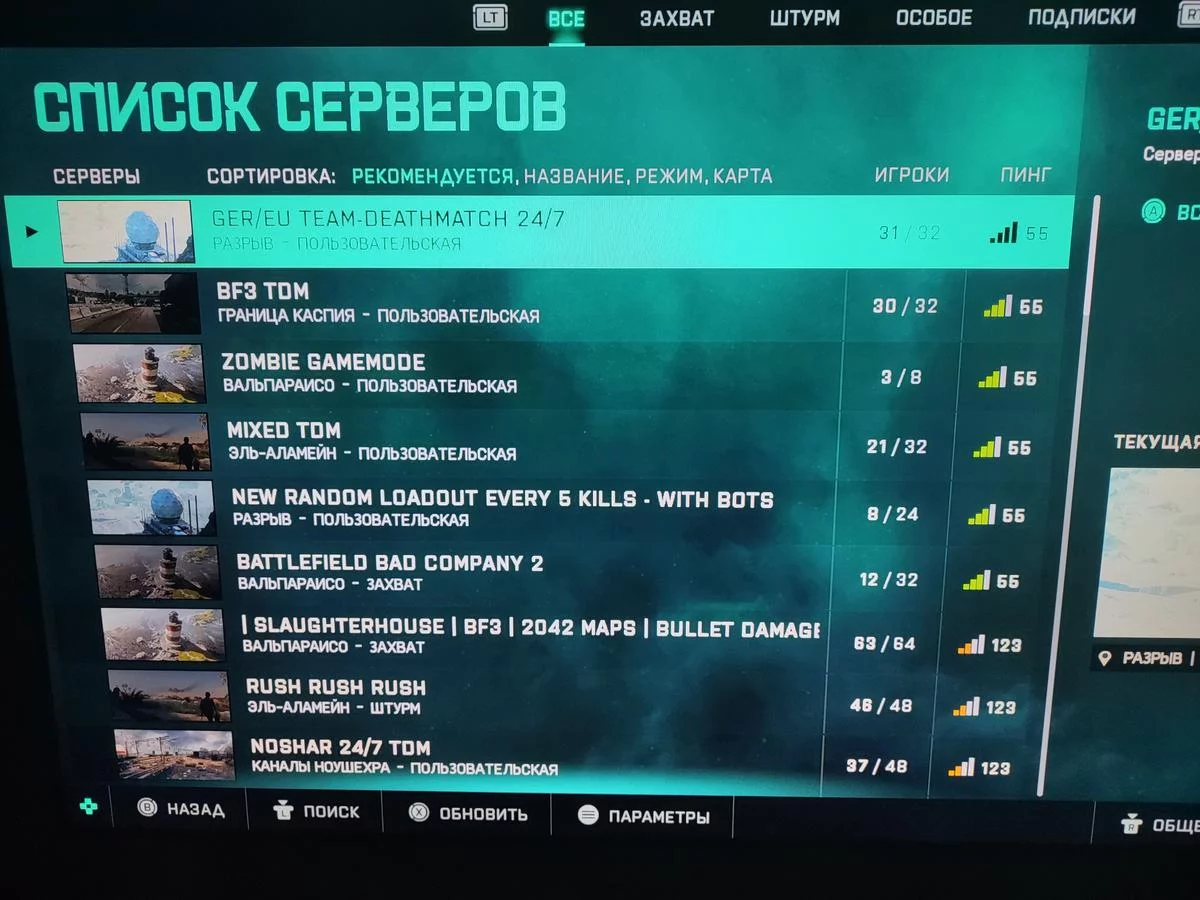
Task: Switch to the ОСОБОЕ tab
Action: [933, 18]
